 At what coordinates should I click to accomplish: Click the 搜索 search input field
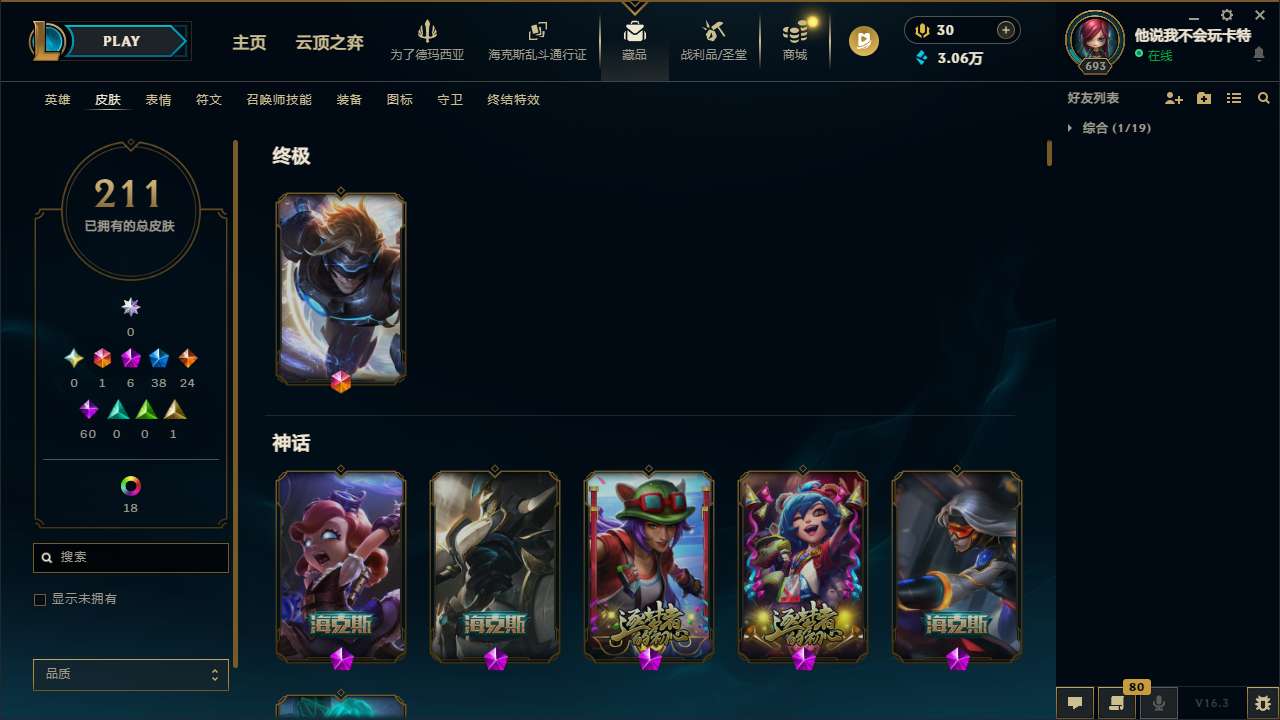[x=130, y=557]
